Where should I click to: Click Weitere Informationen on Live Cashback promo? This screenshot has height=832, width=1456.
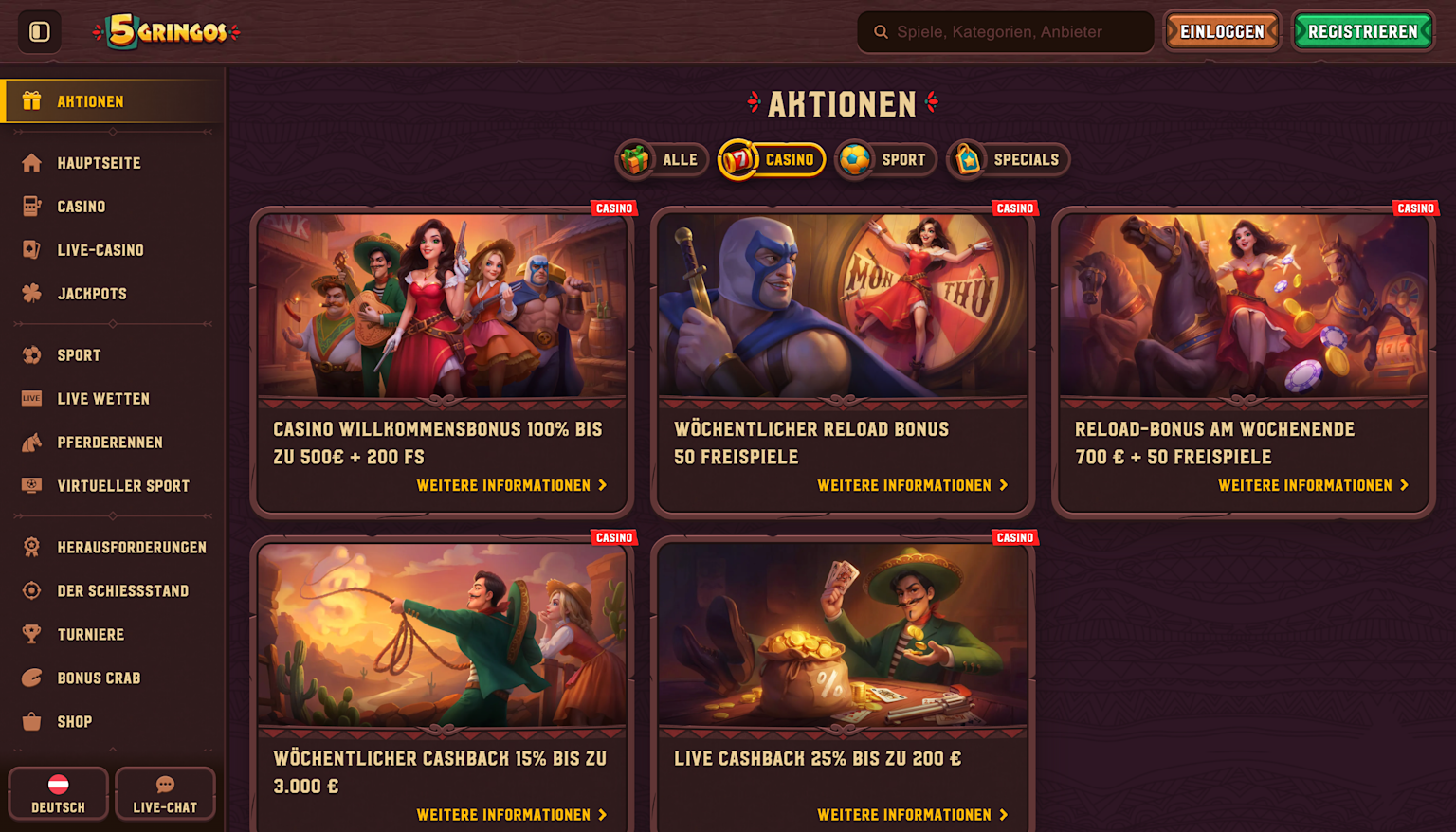pos(913,814)
